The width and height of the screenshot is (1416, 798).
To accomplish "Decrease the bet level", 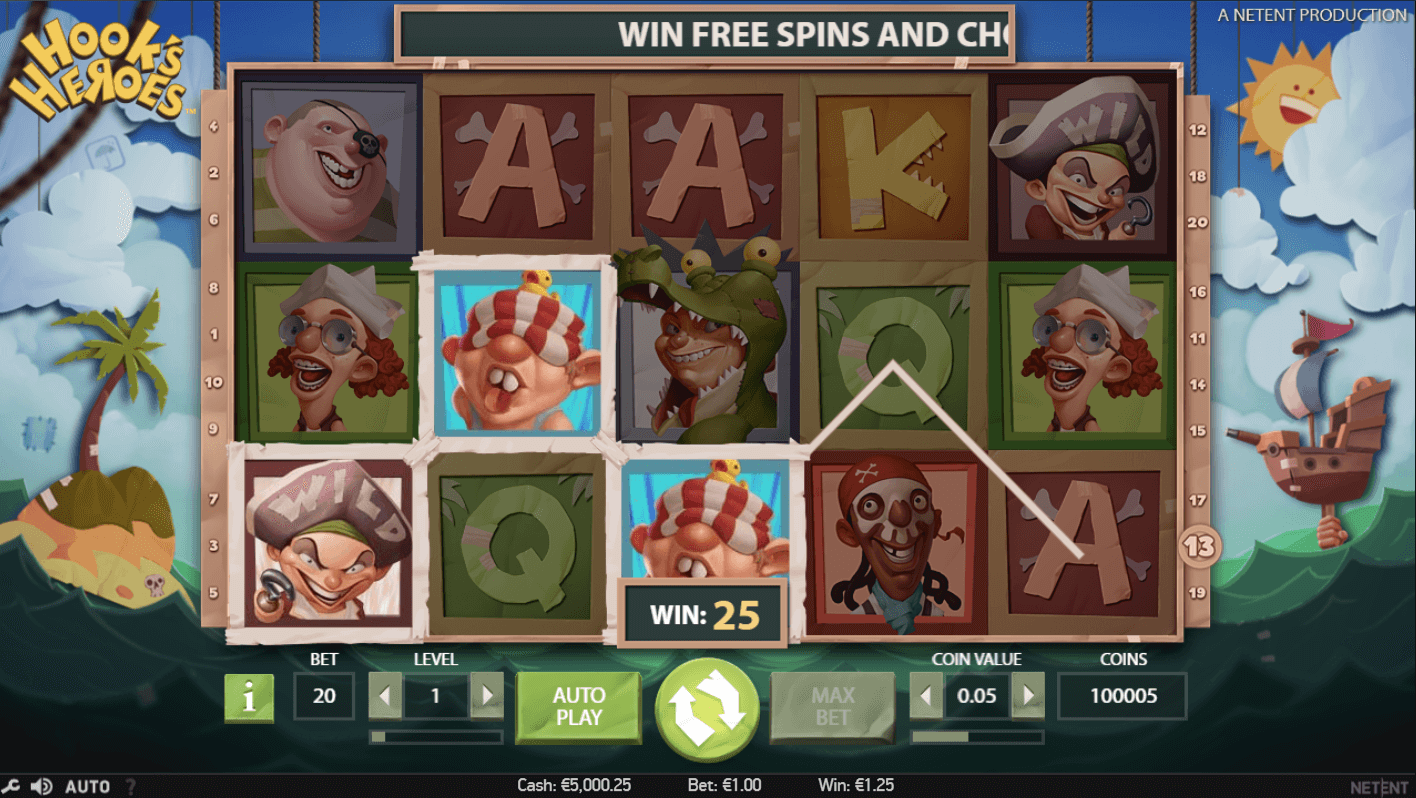I will (x=387, y=695).
